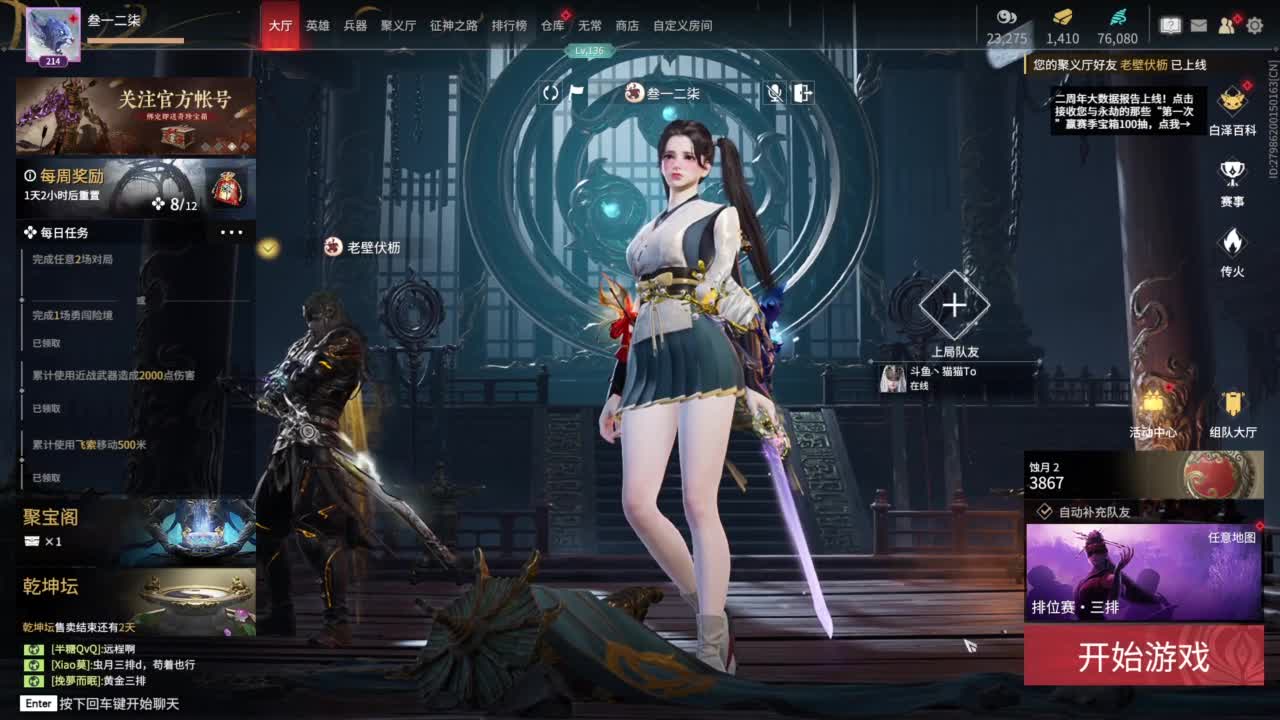The image size is (1280, 720).
Task: Open the help guide book icon
Action: tap(1171, 24)
